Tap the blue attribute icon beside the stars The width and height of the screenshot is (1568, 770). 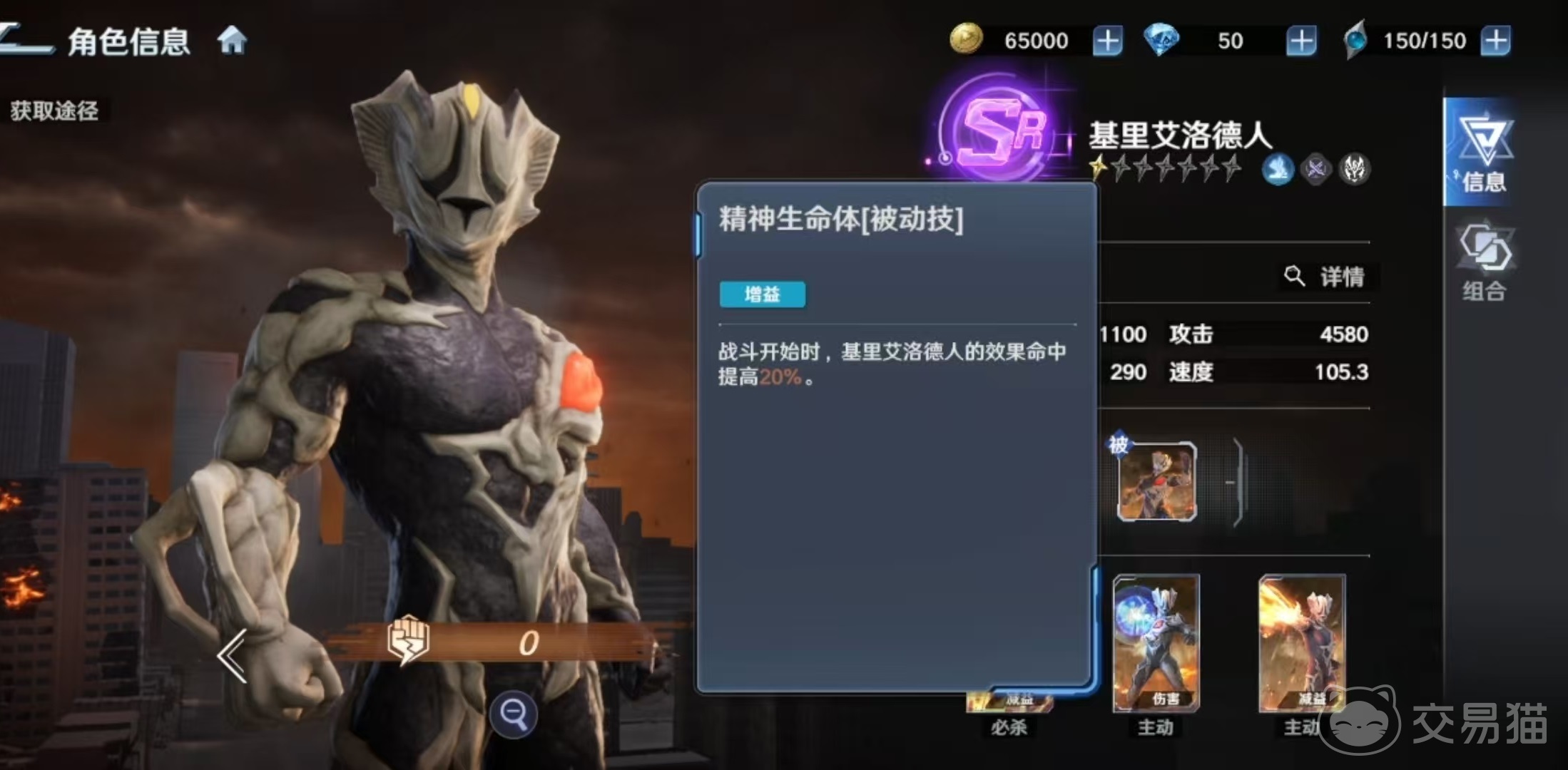[x=1277, y=170]
